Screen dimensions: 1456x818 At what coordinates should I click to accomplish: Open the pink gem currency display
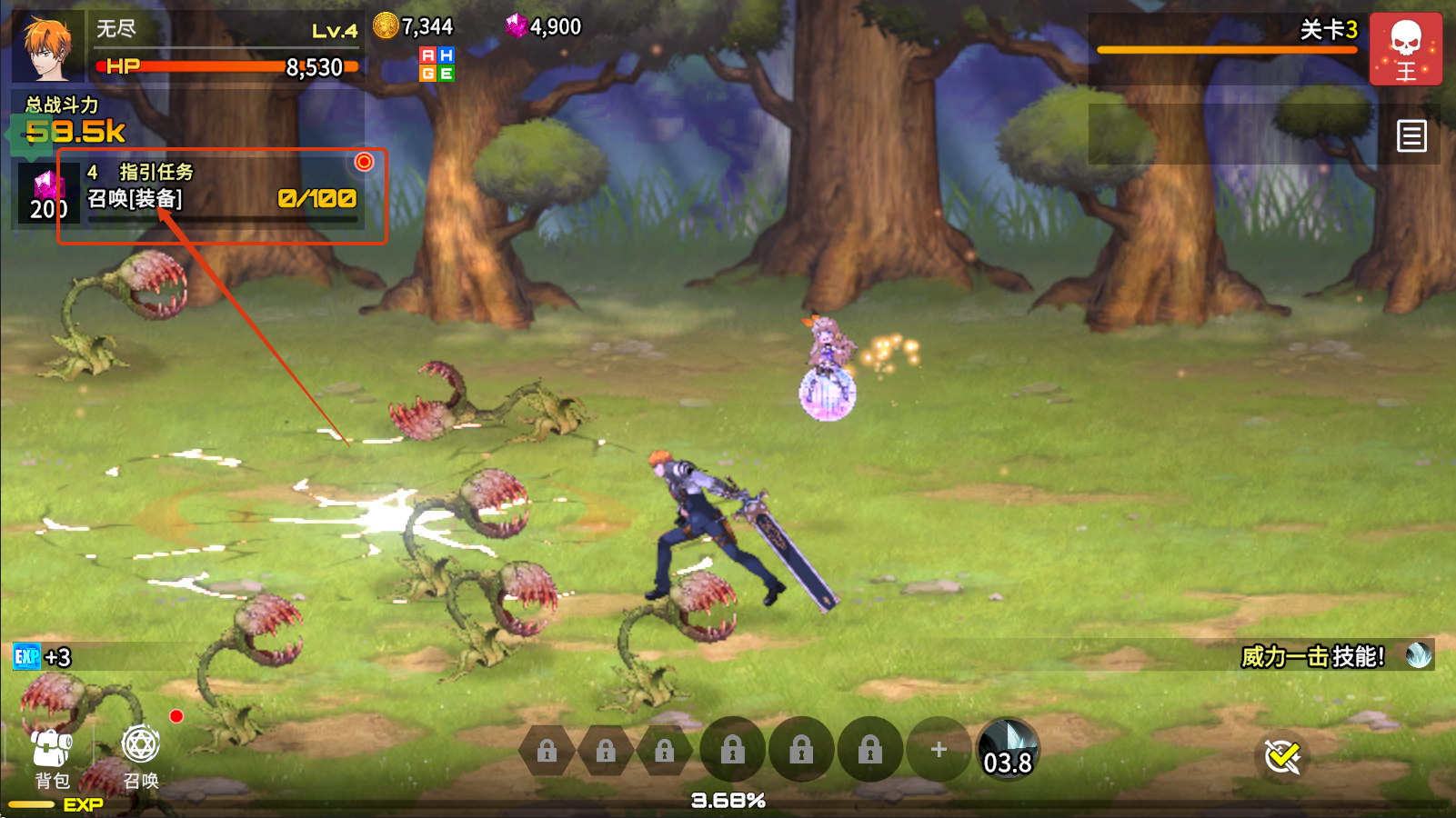(x=544, y=26)
